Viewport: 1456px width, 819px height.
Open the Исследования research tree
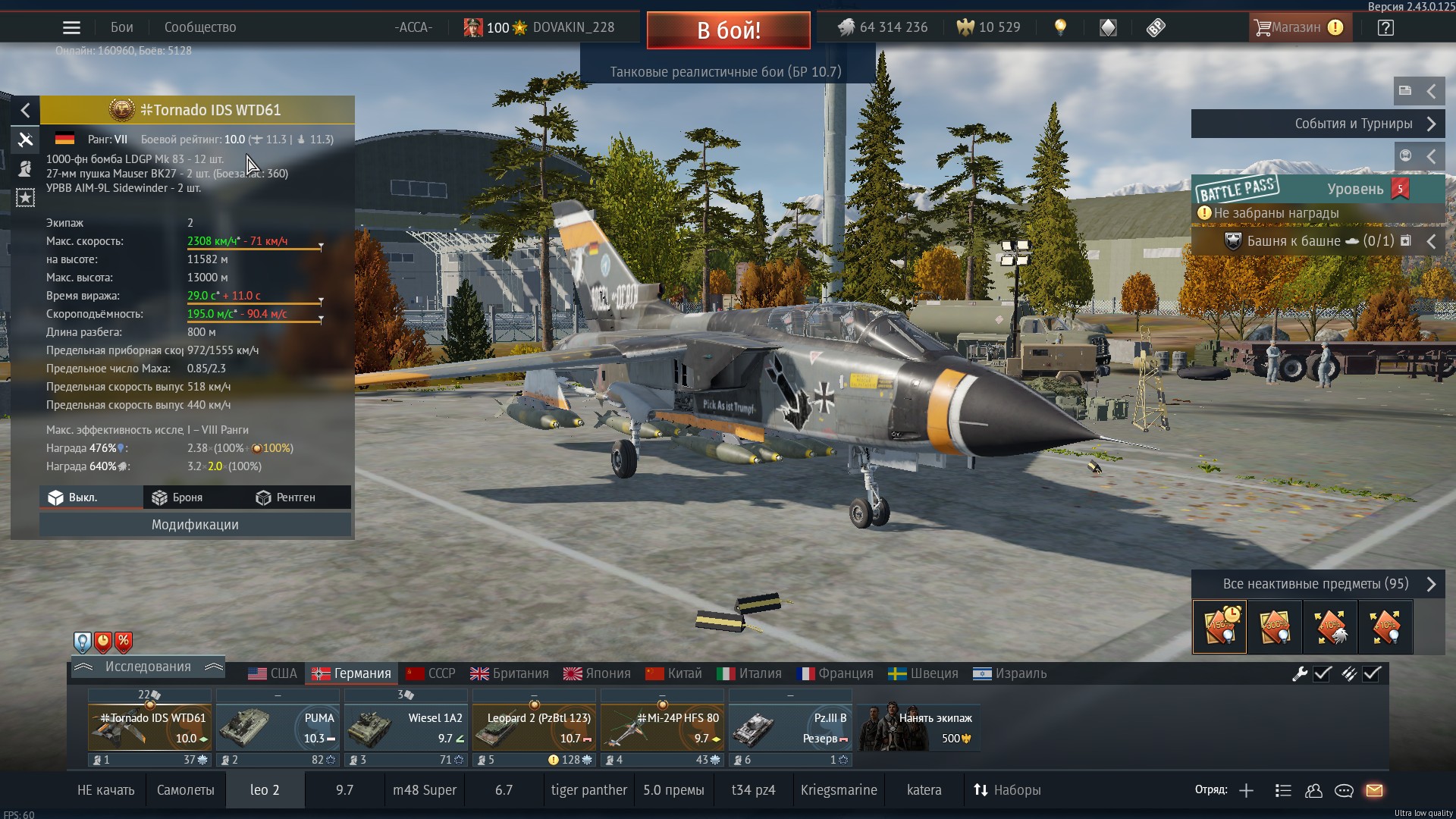(x=148, y=667)
